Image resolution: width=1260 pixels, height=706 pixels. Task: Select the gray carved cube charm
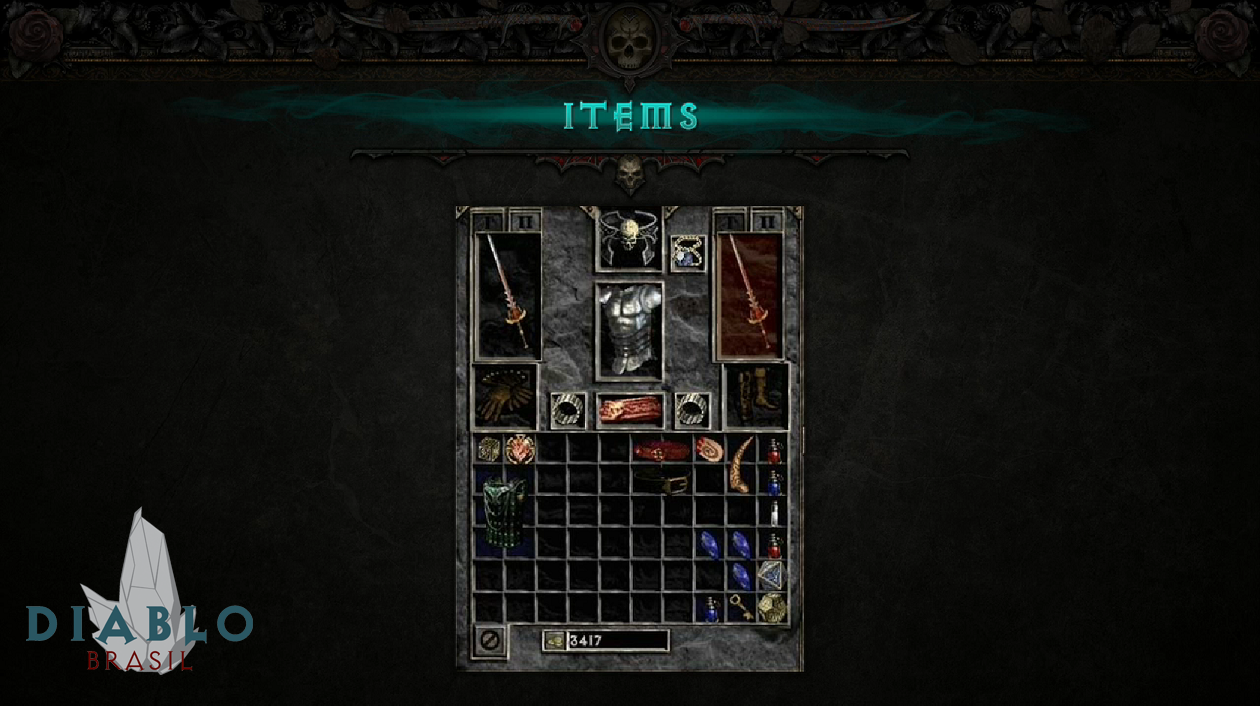(x=489, y=449)
